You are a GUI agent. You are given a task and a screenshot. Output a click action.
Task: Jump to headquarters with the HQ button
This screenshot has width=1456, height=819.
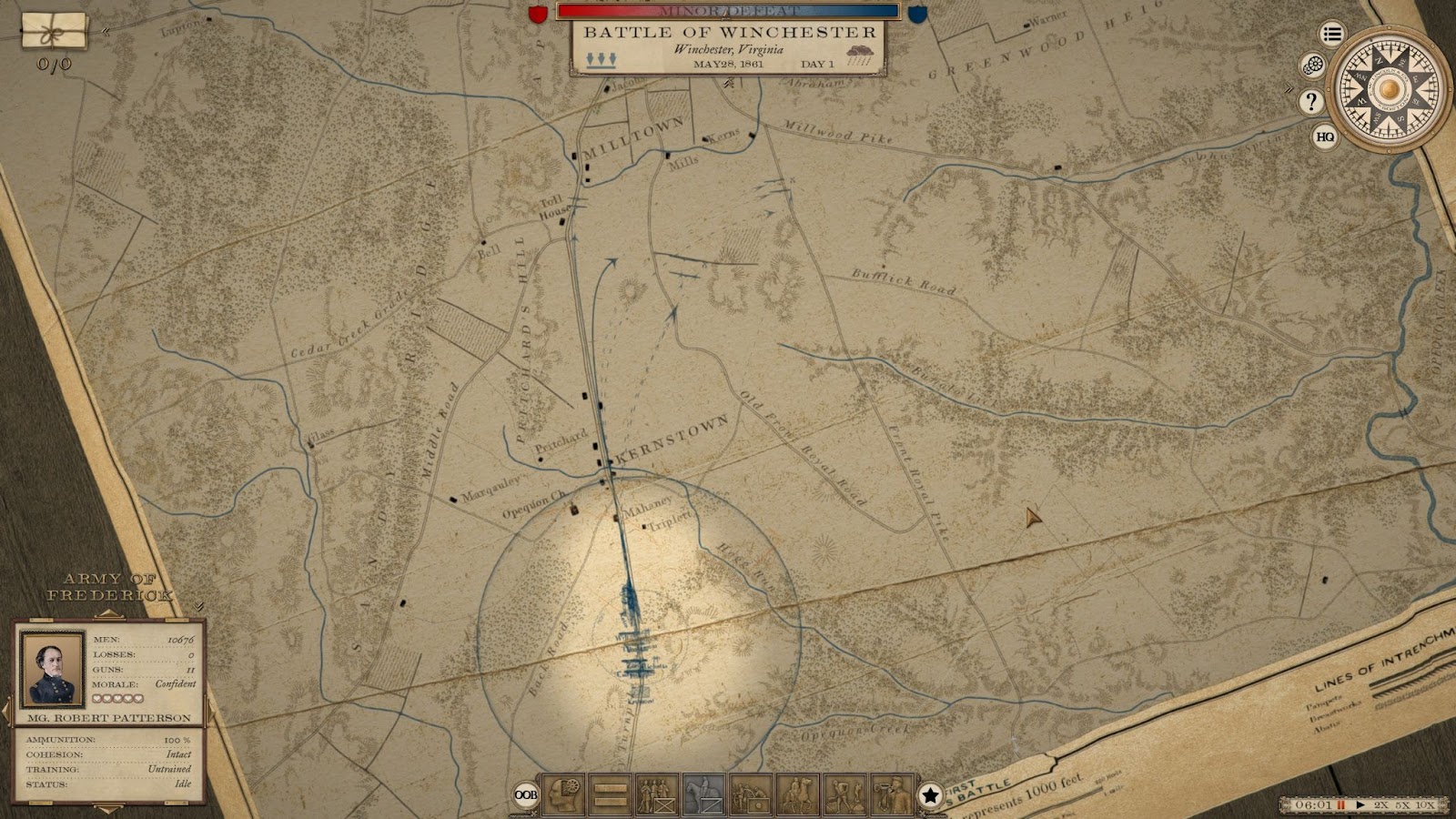[x=1325, y=137]
